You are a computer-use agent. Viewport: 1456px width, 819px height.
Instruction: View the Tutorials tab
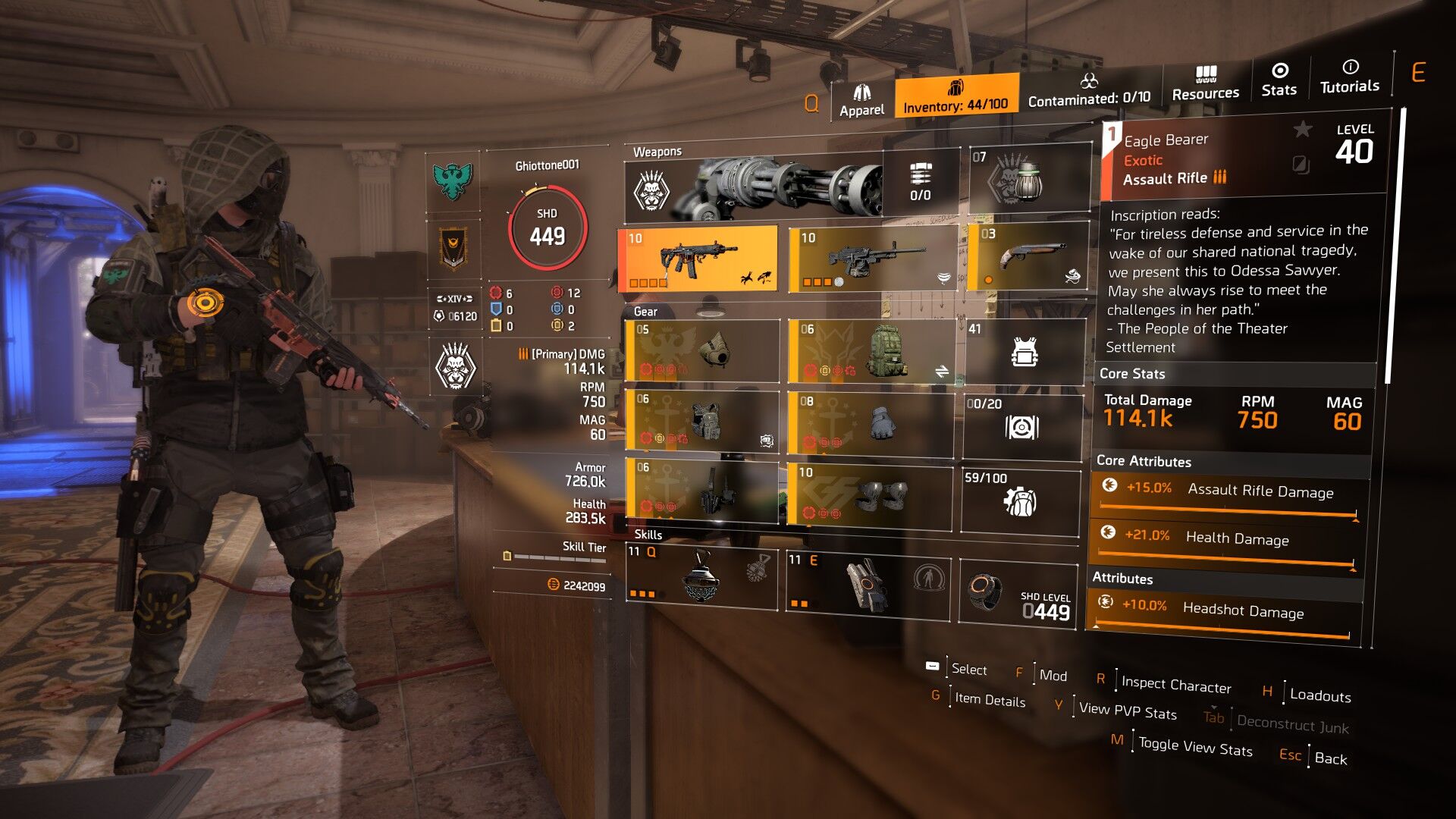[1349, 77]
